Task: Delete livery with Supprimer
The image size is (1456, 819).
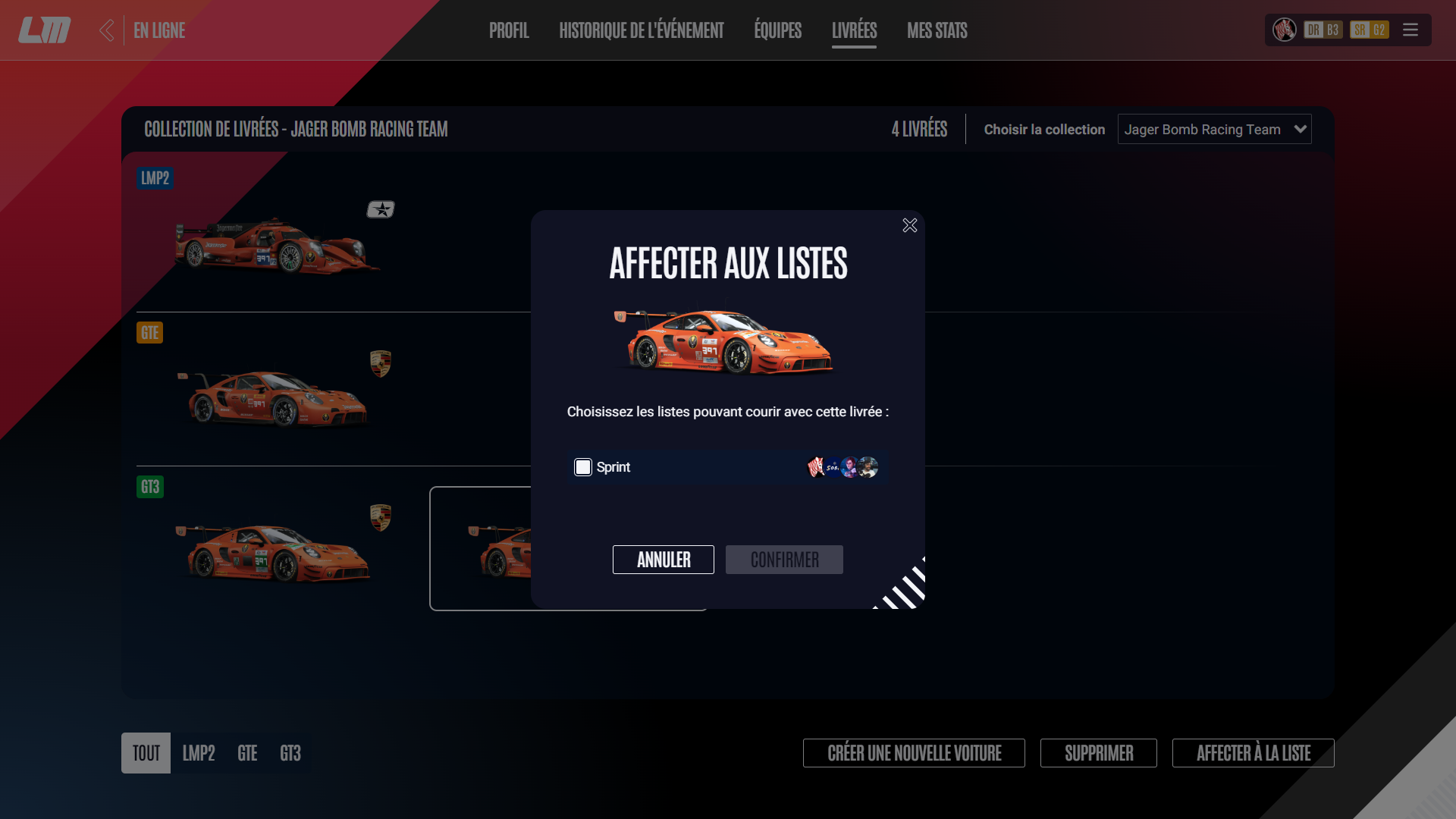Action: (x=1098, y=753)
